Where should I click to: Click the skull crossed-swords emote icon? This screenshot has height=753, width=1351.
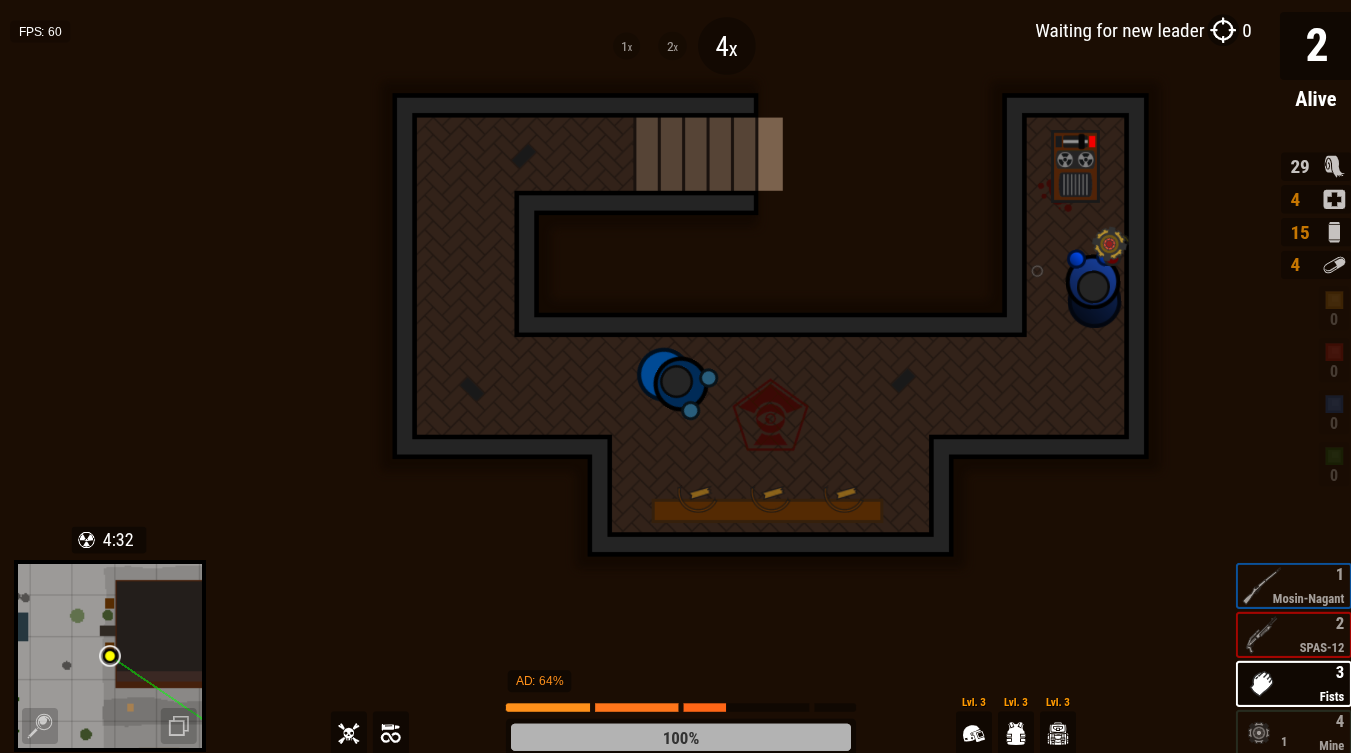(348, 732)
